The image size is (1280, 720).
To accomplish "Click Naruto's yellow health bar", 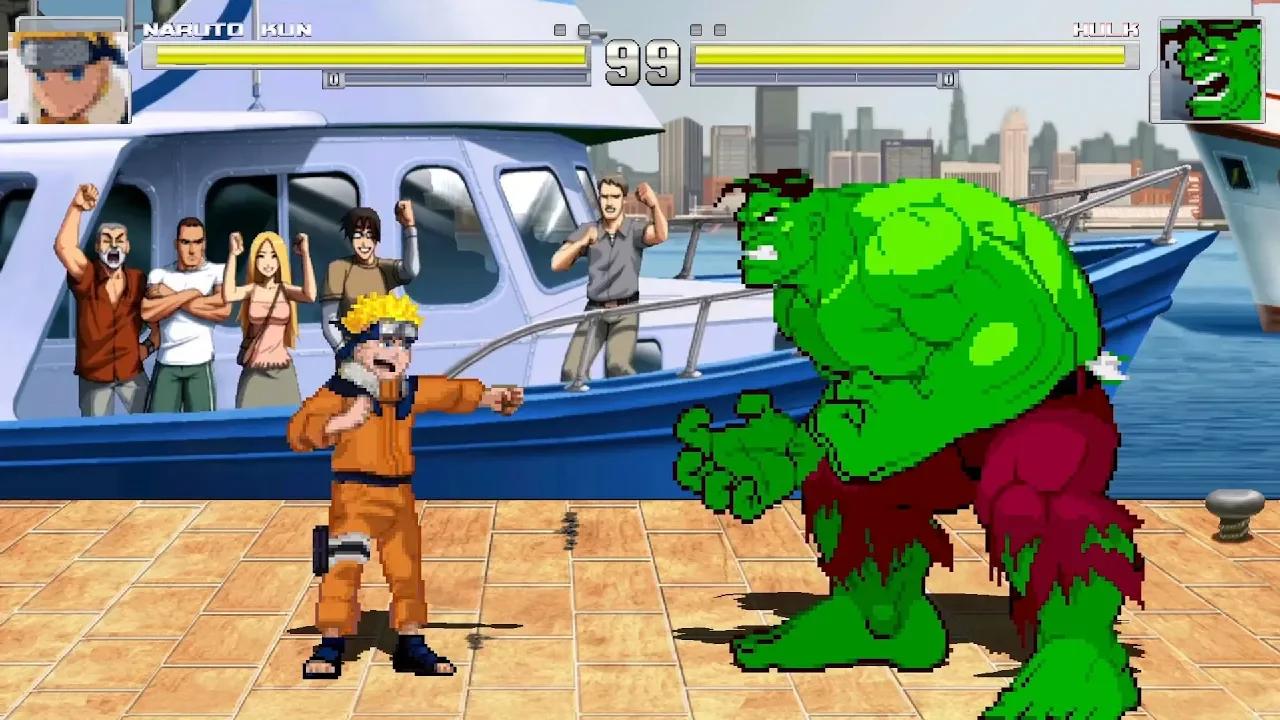I will pyautogui.click(x=370, y=55).
